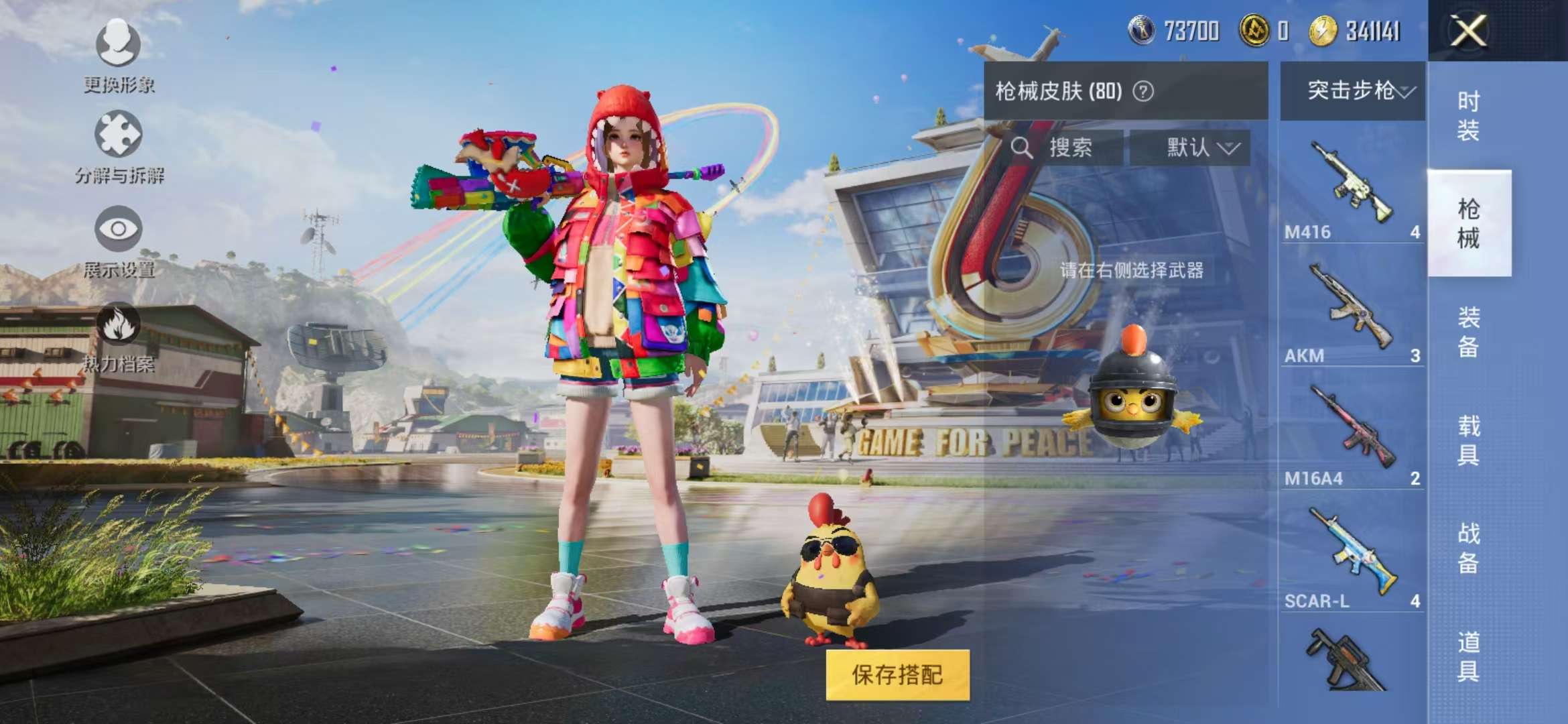Open 分解与拆解 dismantle feature
Screen dimensions: 1568x724
(119, 144)
